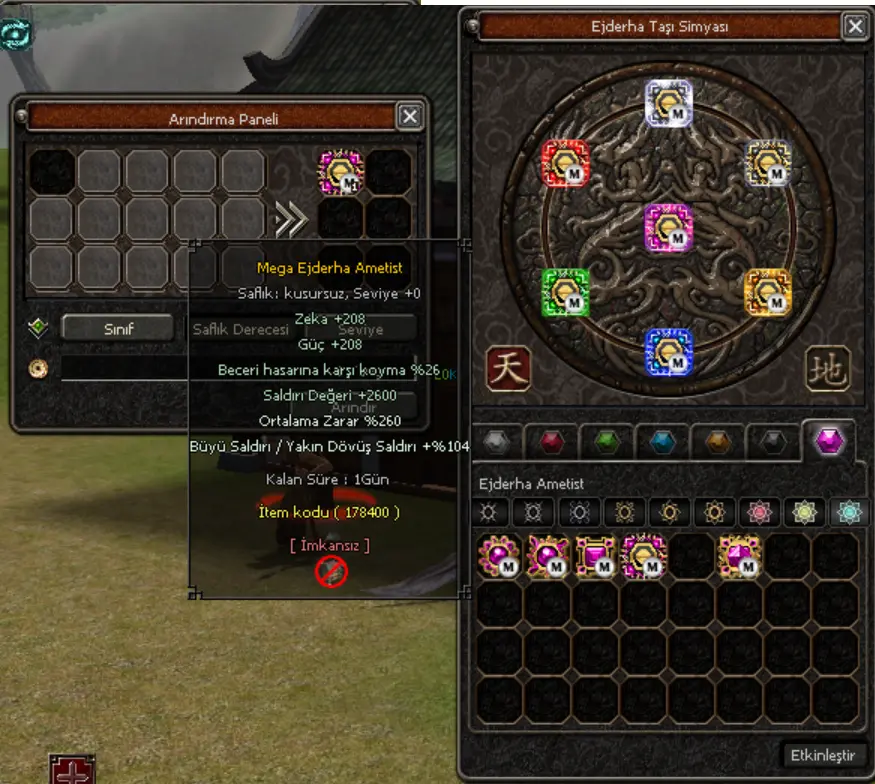Close the Arındırma Paneli window
Image resolution: width=875 pixels, height=784 pixels.
click(x=410, y=117)
